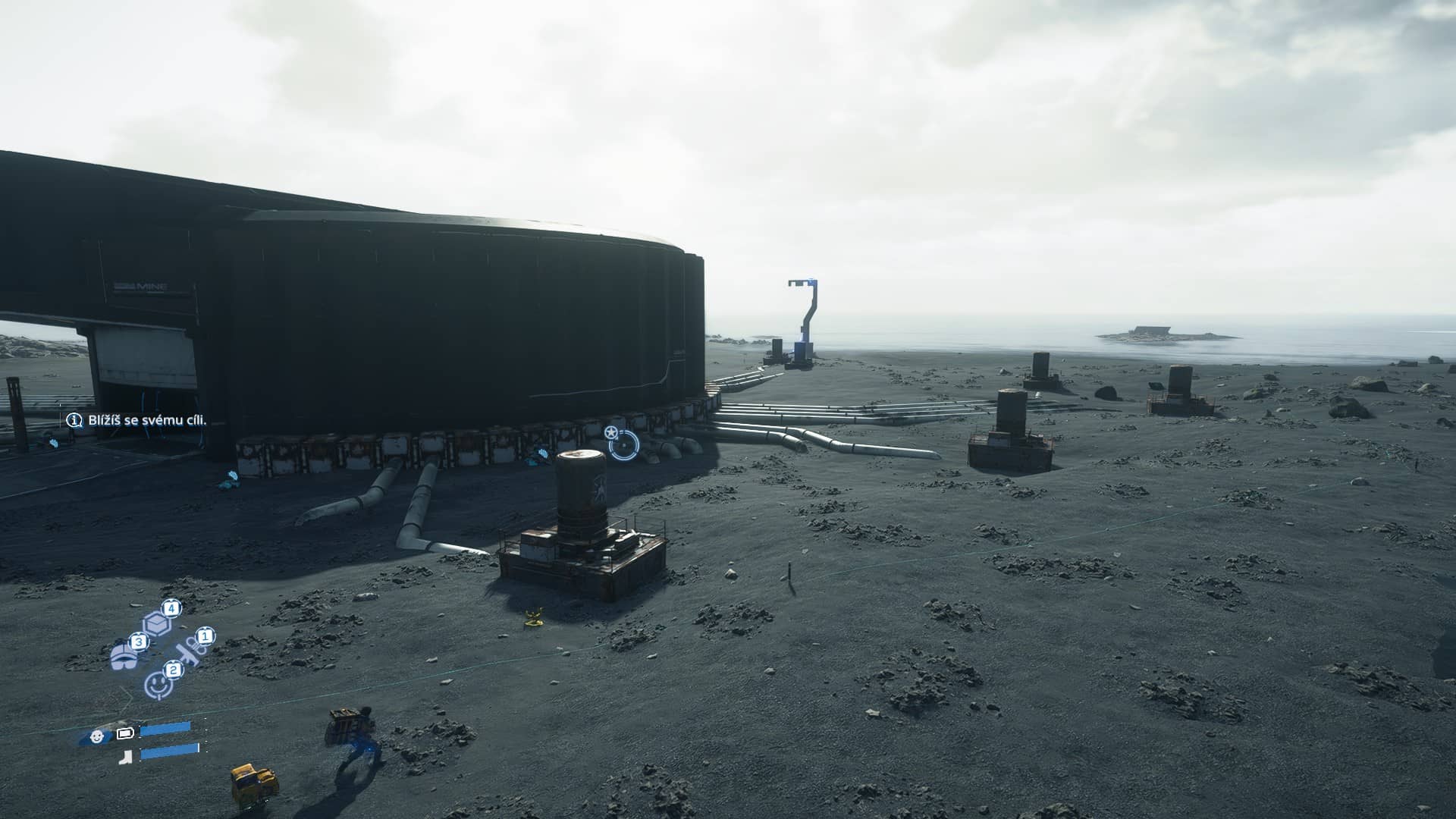Screen dimensions: 1456x819
Task: Open the cap and glasses equipment shortcut
Action: [124, 656]
